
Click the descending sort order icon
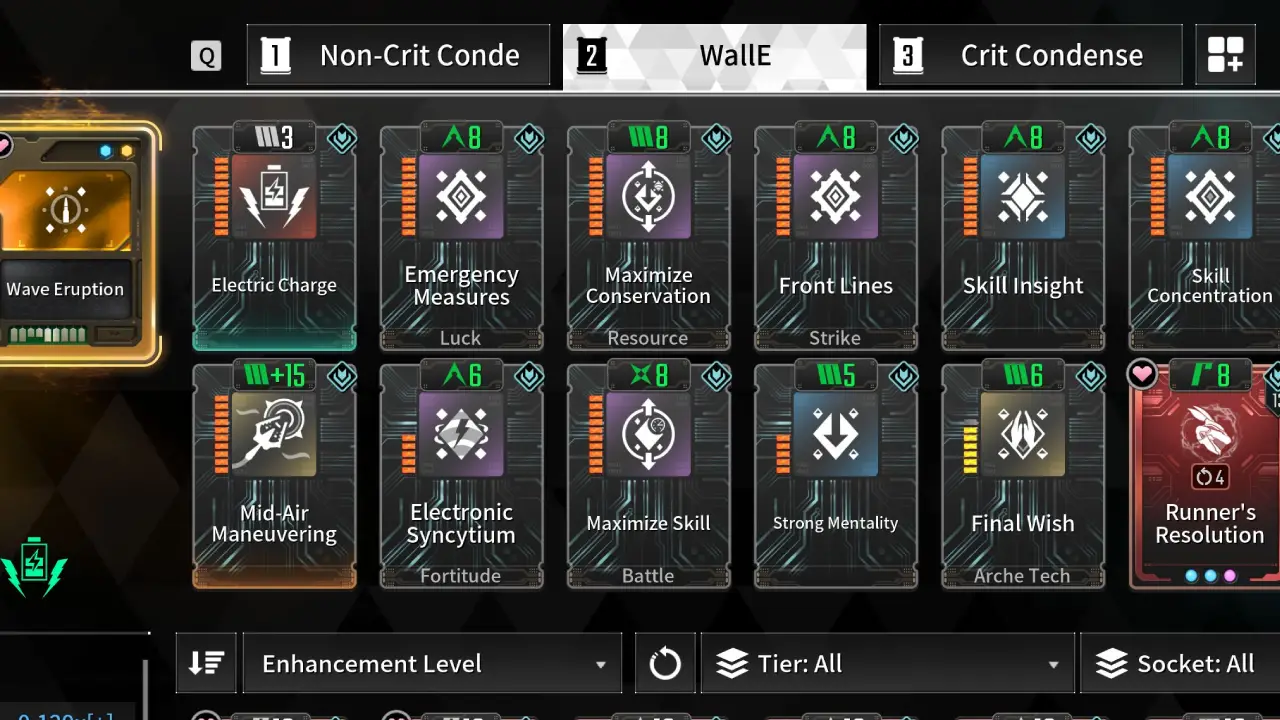[x=206, y=662]
